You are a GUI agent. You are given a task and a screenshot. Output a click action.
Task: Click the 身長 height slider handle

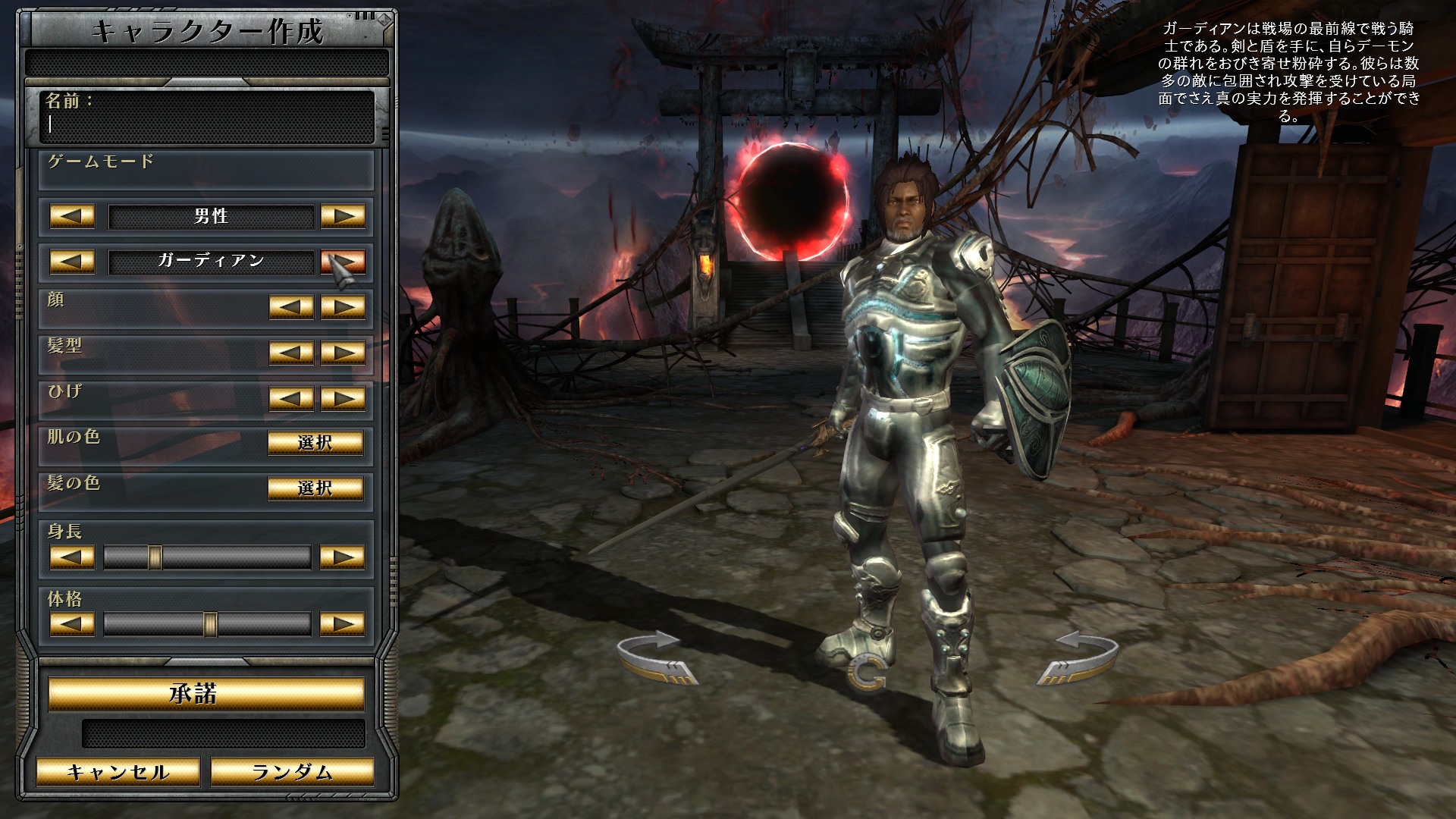155,557
